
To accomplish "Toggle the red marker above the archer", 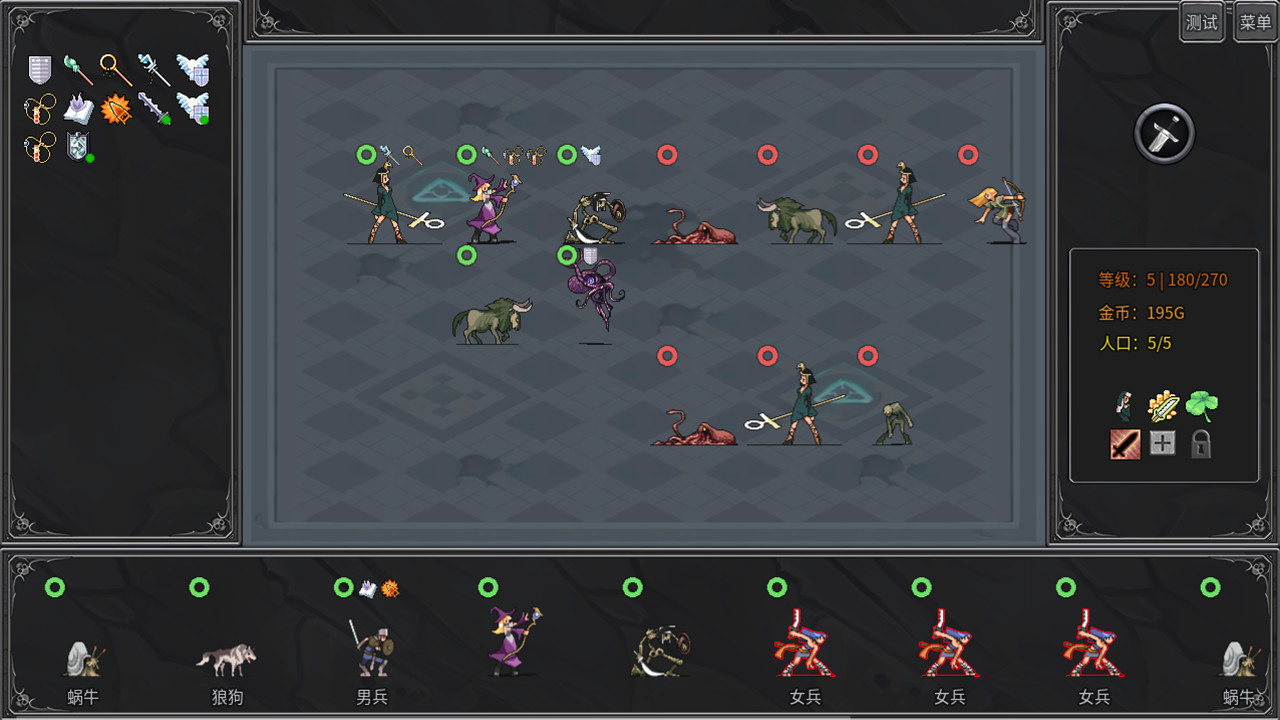I will click(x=966, y=155).
